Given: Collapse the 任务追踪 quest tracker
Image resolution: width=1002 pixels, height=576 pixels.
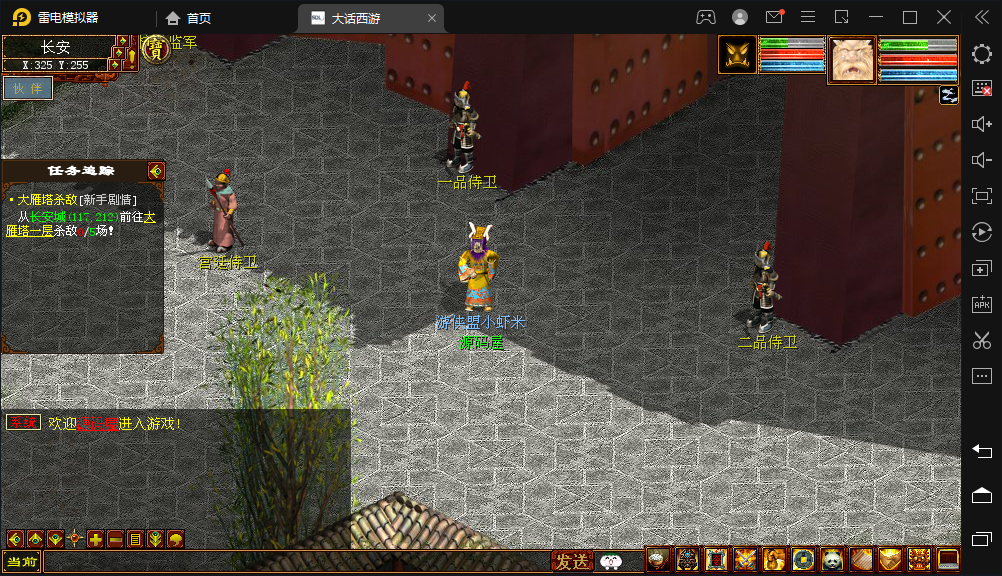Looking at the screenshot, I should 155,171.
